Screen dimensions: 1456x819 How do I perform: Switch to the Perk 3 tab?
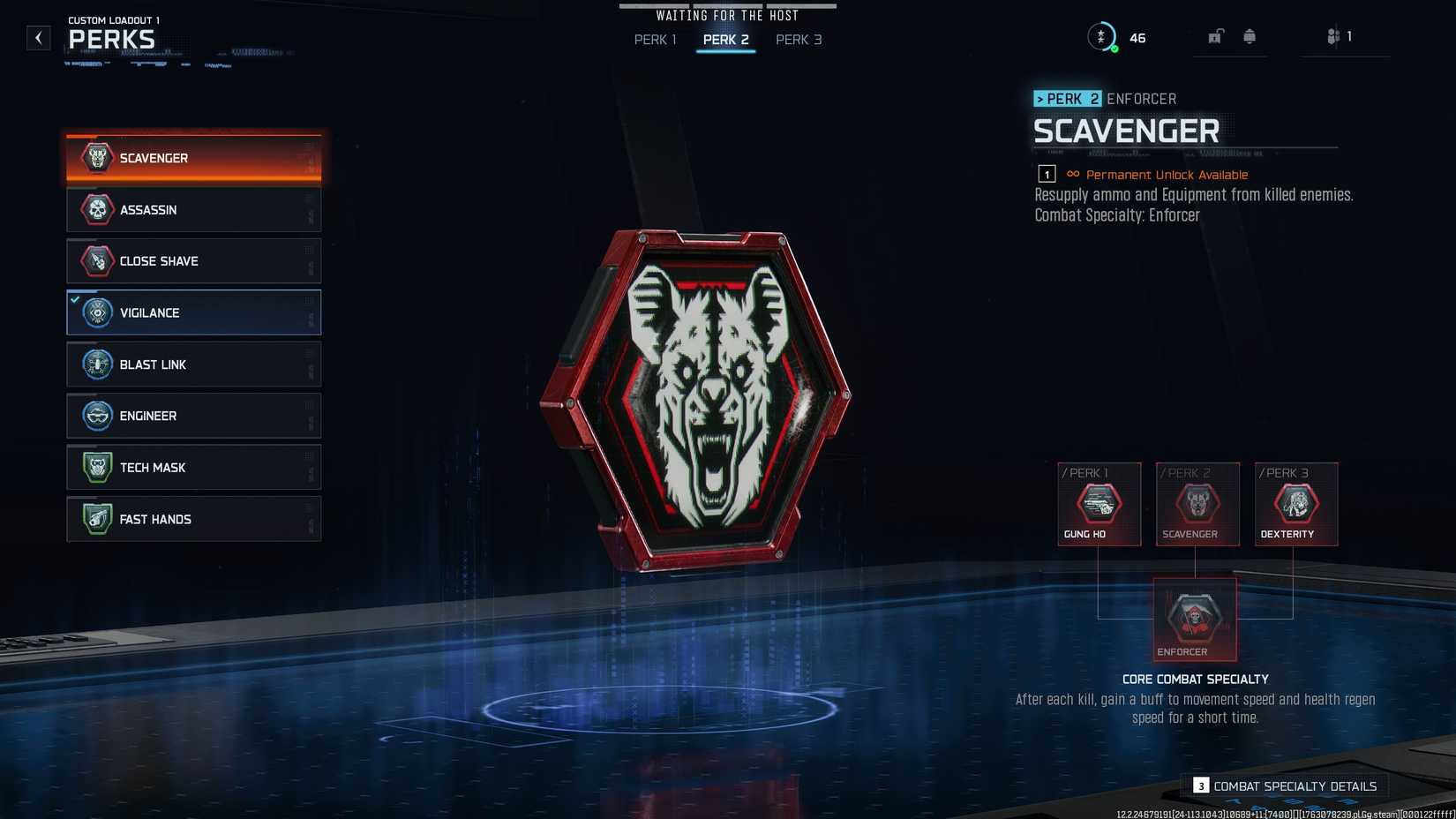coord(799,39)
